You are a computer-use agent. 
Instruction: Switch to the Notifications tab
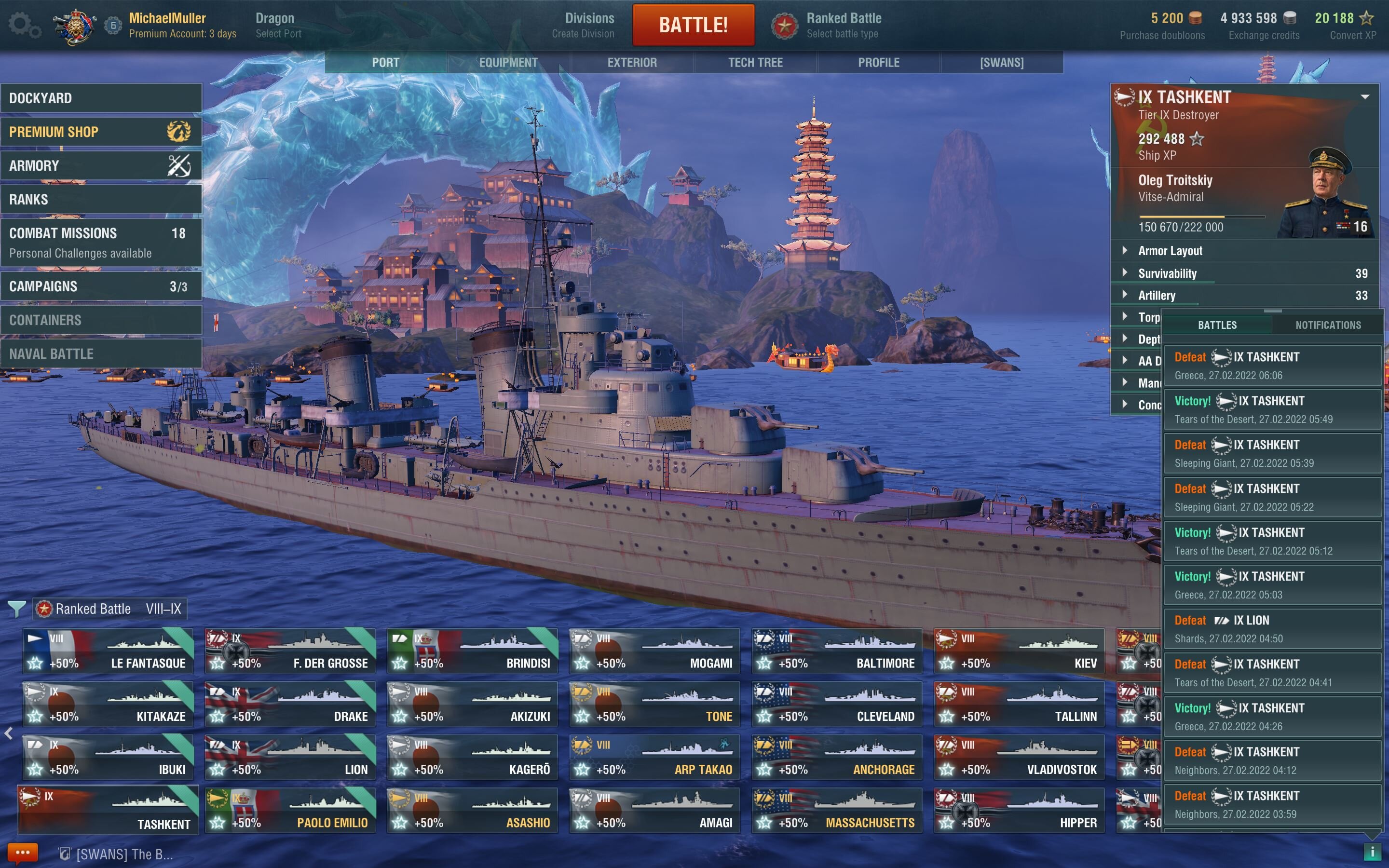pos(1328,325)
